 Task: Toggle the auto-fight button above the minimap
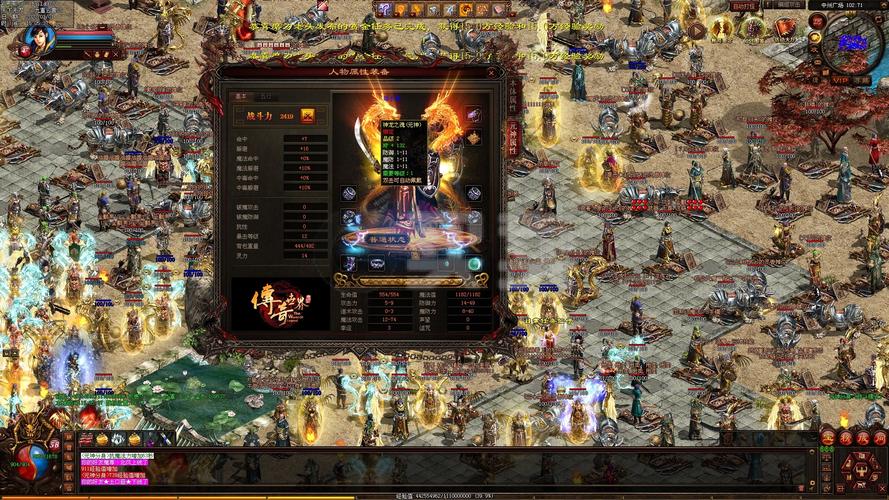pos(744,6)
